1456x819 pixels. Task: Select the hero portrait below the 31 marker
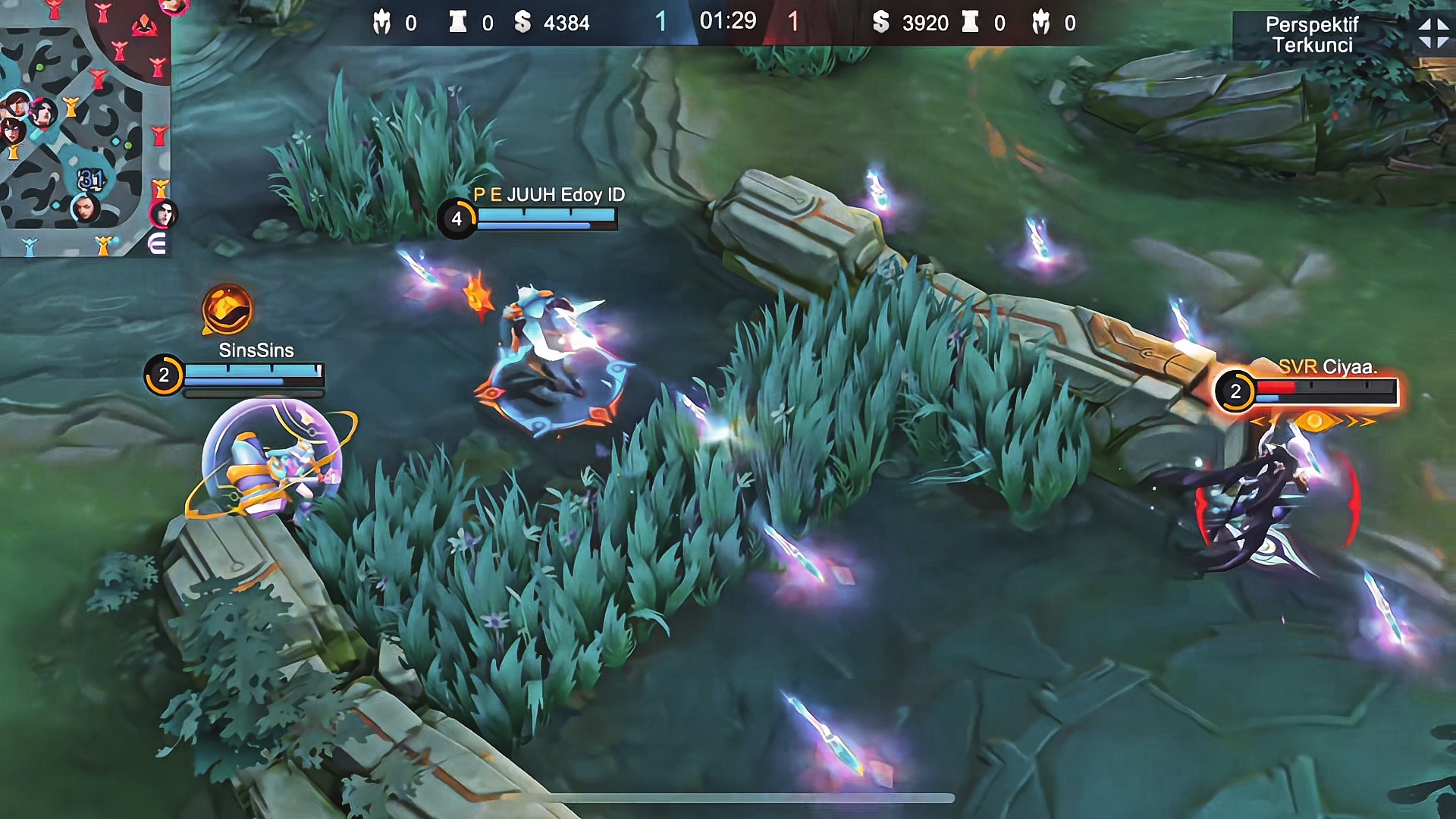[x=85, y=208]
